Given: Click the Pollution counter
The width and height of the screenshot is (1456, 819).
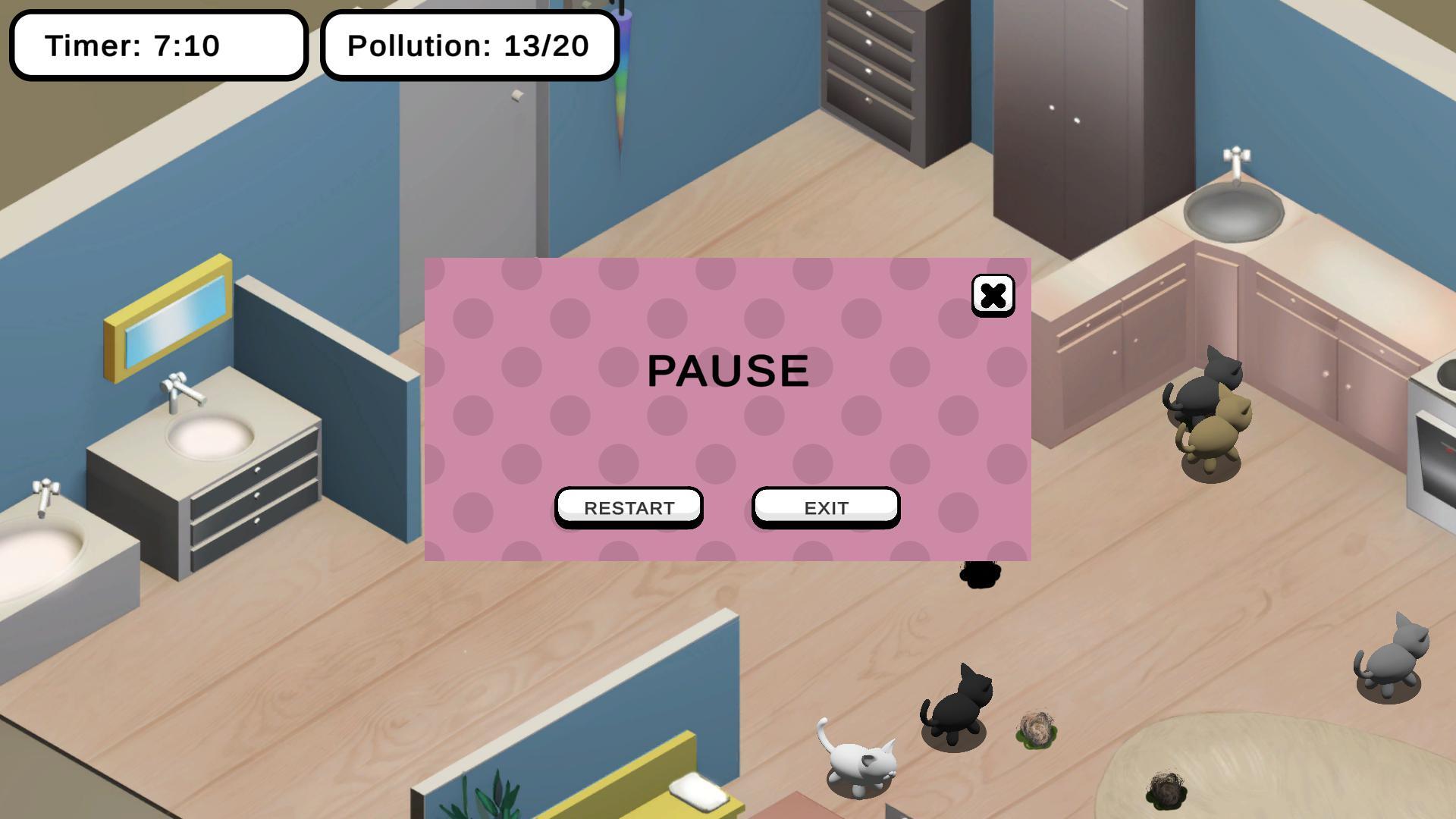Looking at the screenshot, I should tap(468, 45).
